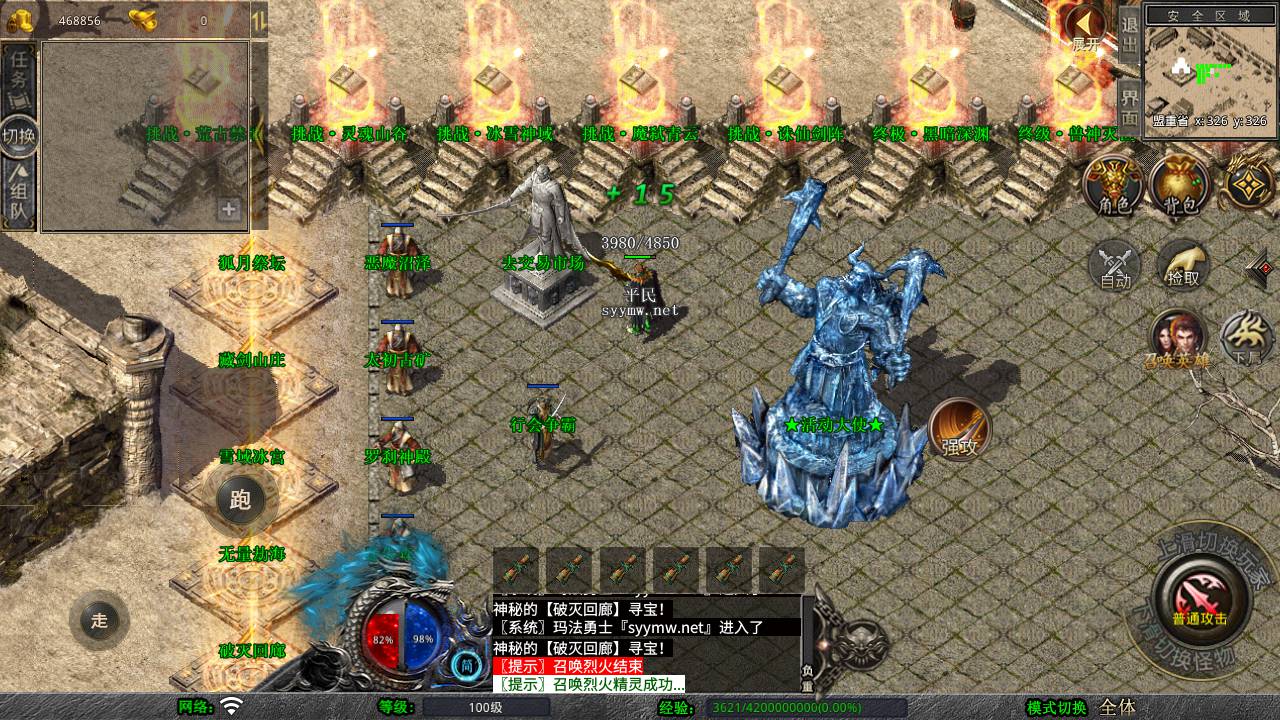Screen dimensions: 1280x720
Task: Select the 走 walk movement button
Action: point(99,620)
